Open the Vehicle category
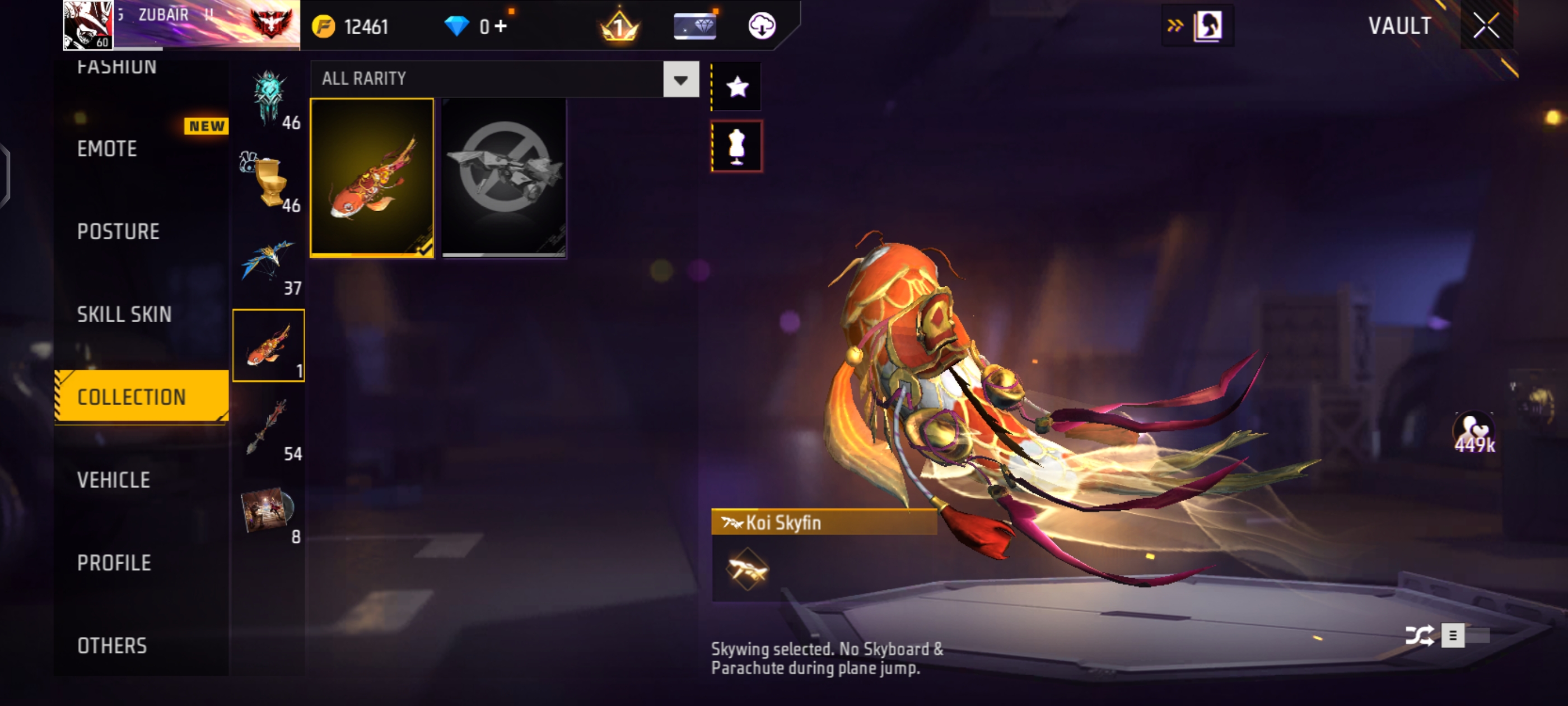 point(114,480)
